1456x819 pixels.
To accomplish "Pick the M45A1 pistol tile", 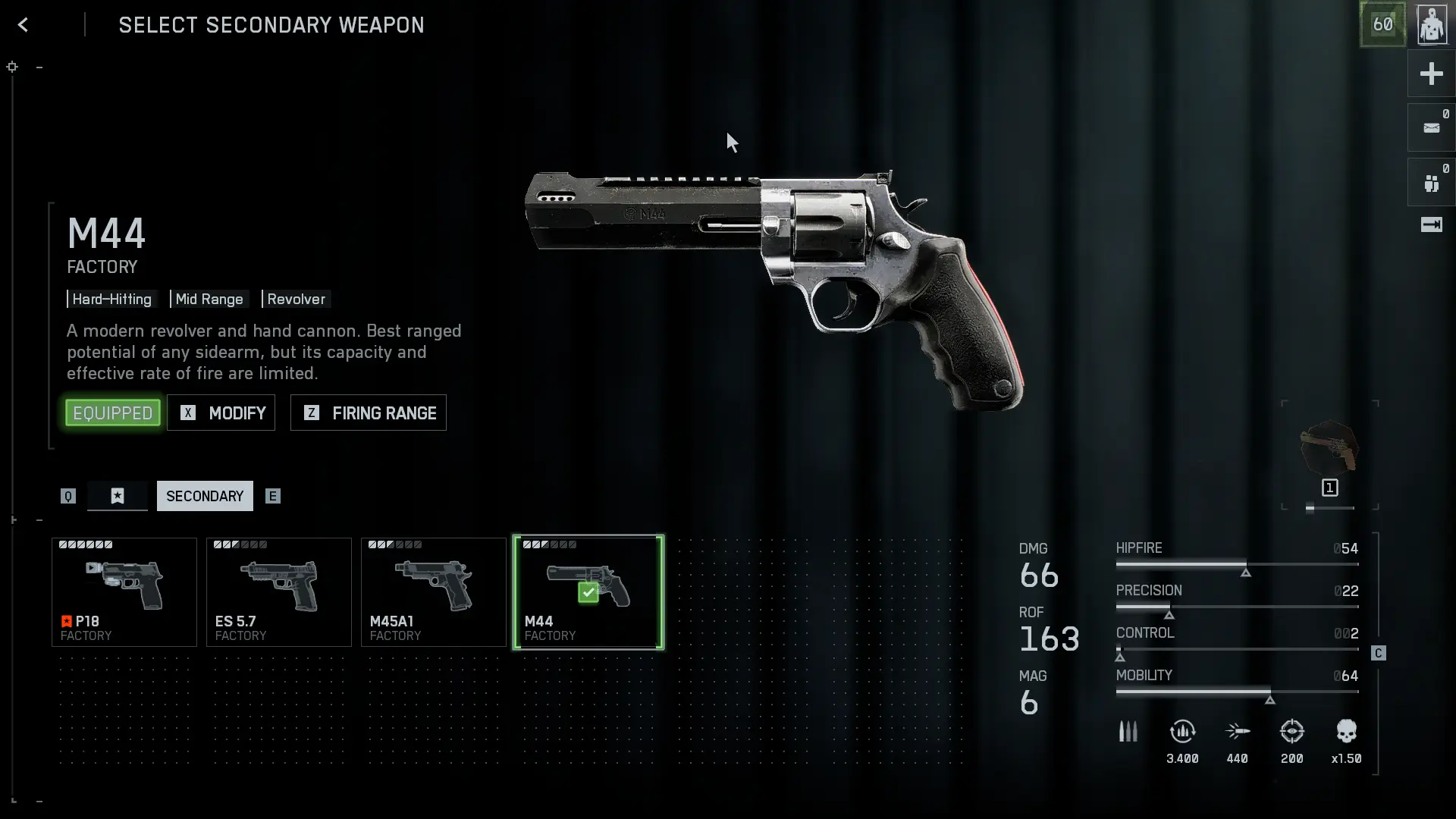I will click(x=434, y=592).
